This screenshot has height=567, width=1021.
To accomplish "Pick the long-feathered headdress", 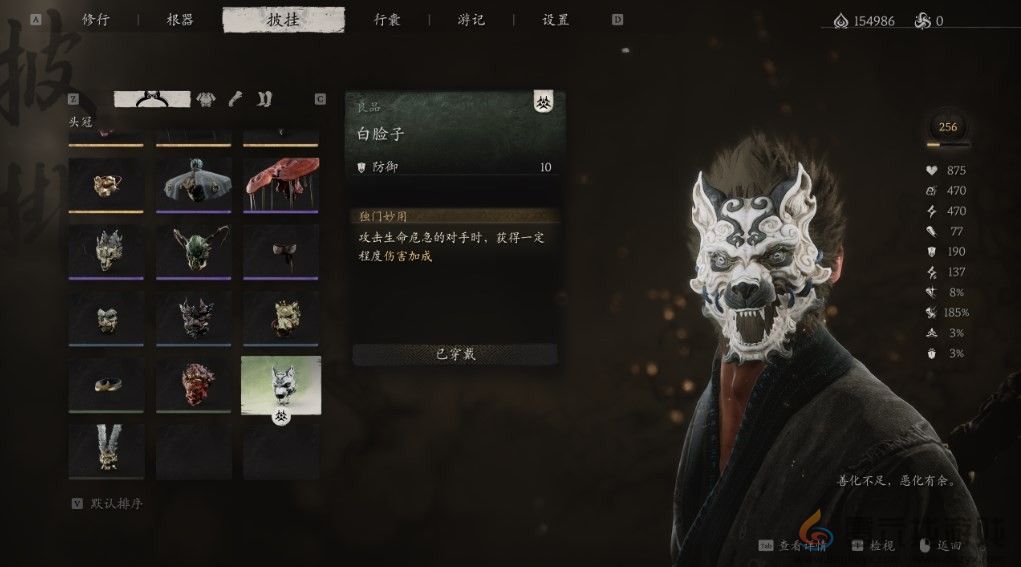I will click(106, 450).
